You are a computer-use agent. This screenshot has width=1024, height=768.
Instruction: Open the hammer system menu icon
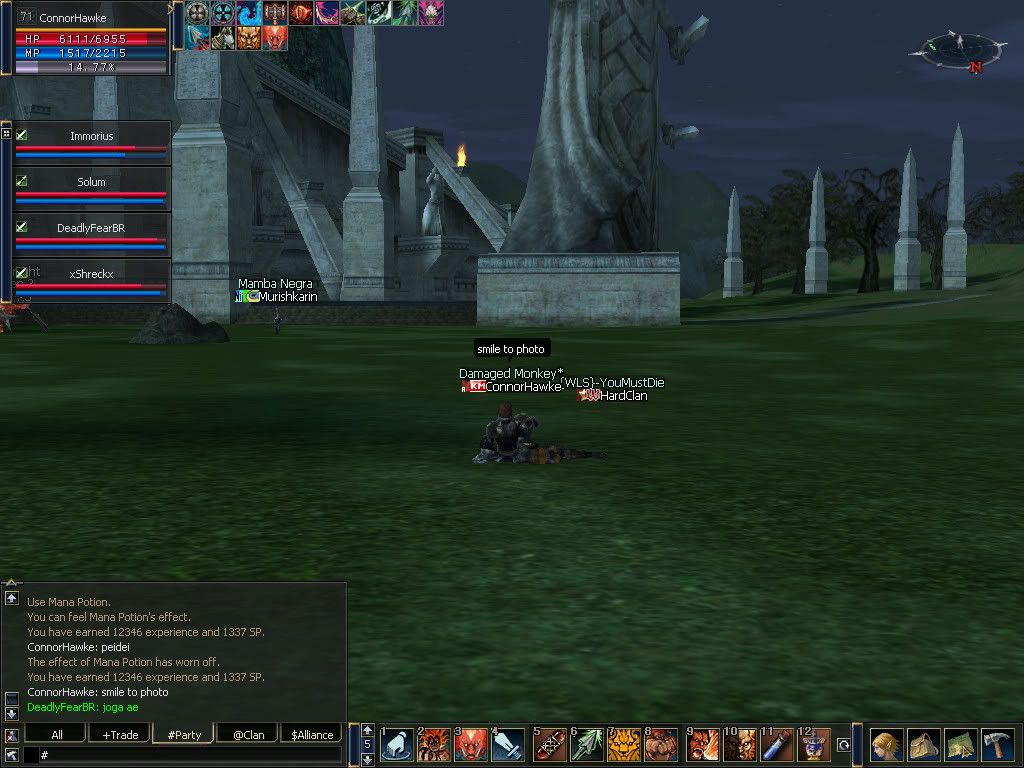(x=998, y=746)
